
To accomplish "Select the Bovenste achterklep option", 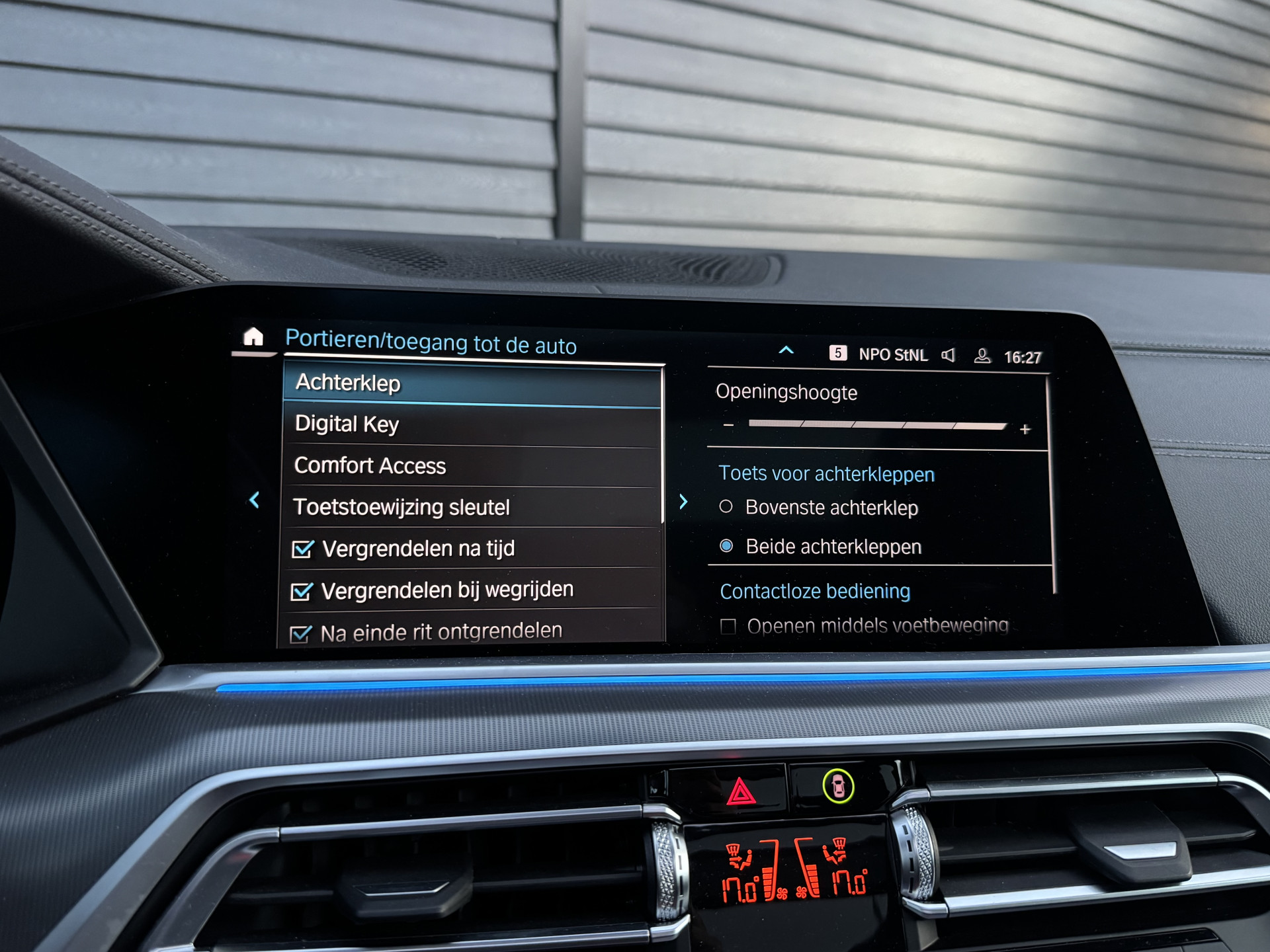I will [x=726, y=507].
